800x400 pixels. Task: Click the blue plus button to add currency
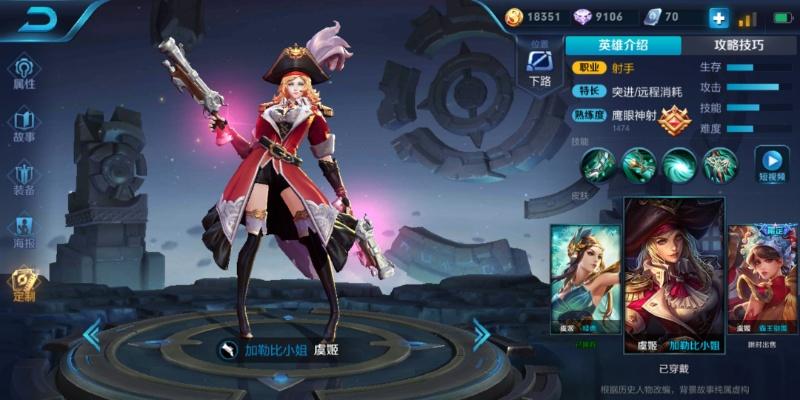tap(718, 17)
